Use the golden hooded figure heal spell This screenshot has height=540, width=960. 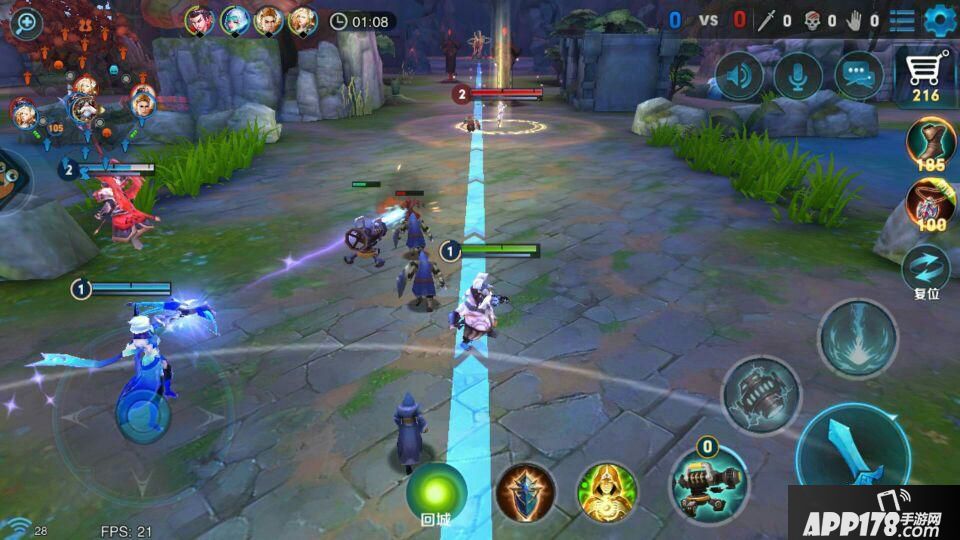coord(607,490)
